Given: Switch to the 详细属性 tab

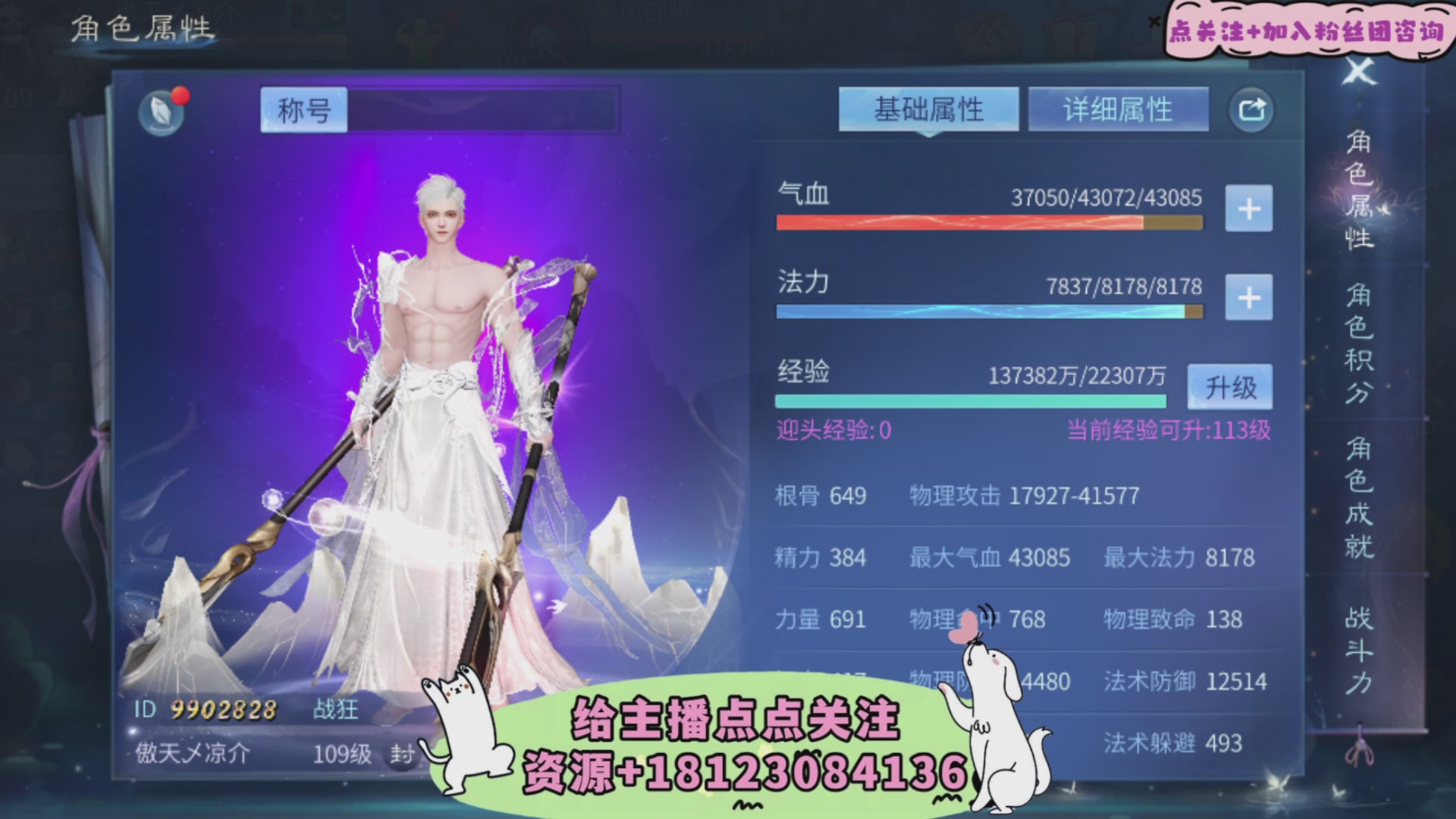Looking at the screenshot, I should (1119, 108).
